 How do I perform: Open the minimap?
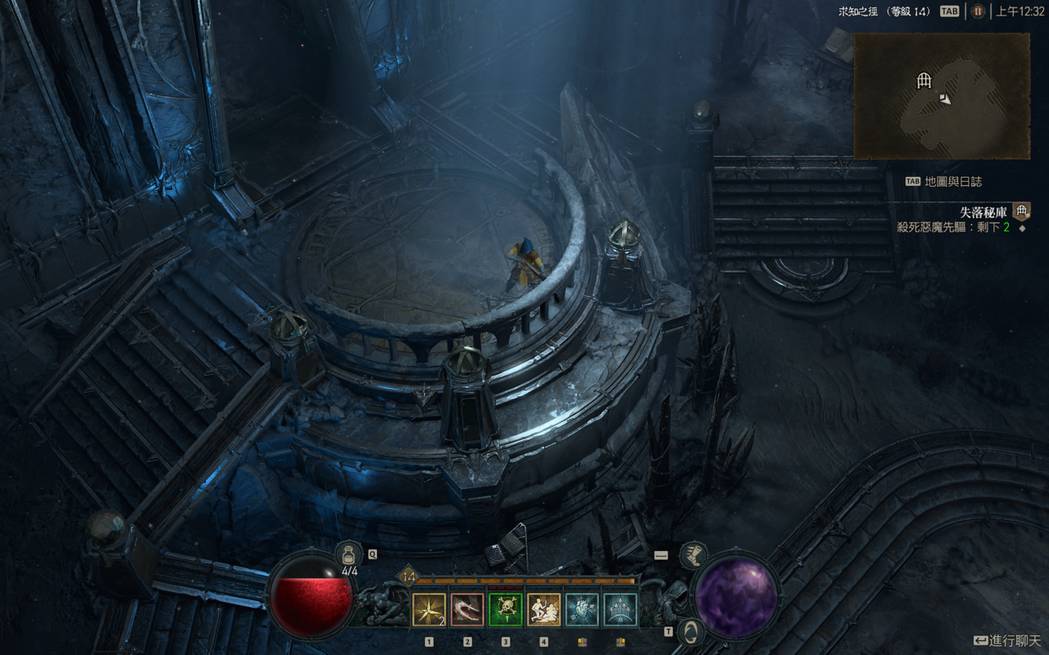click(x=941, y=96)
